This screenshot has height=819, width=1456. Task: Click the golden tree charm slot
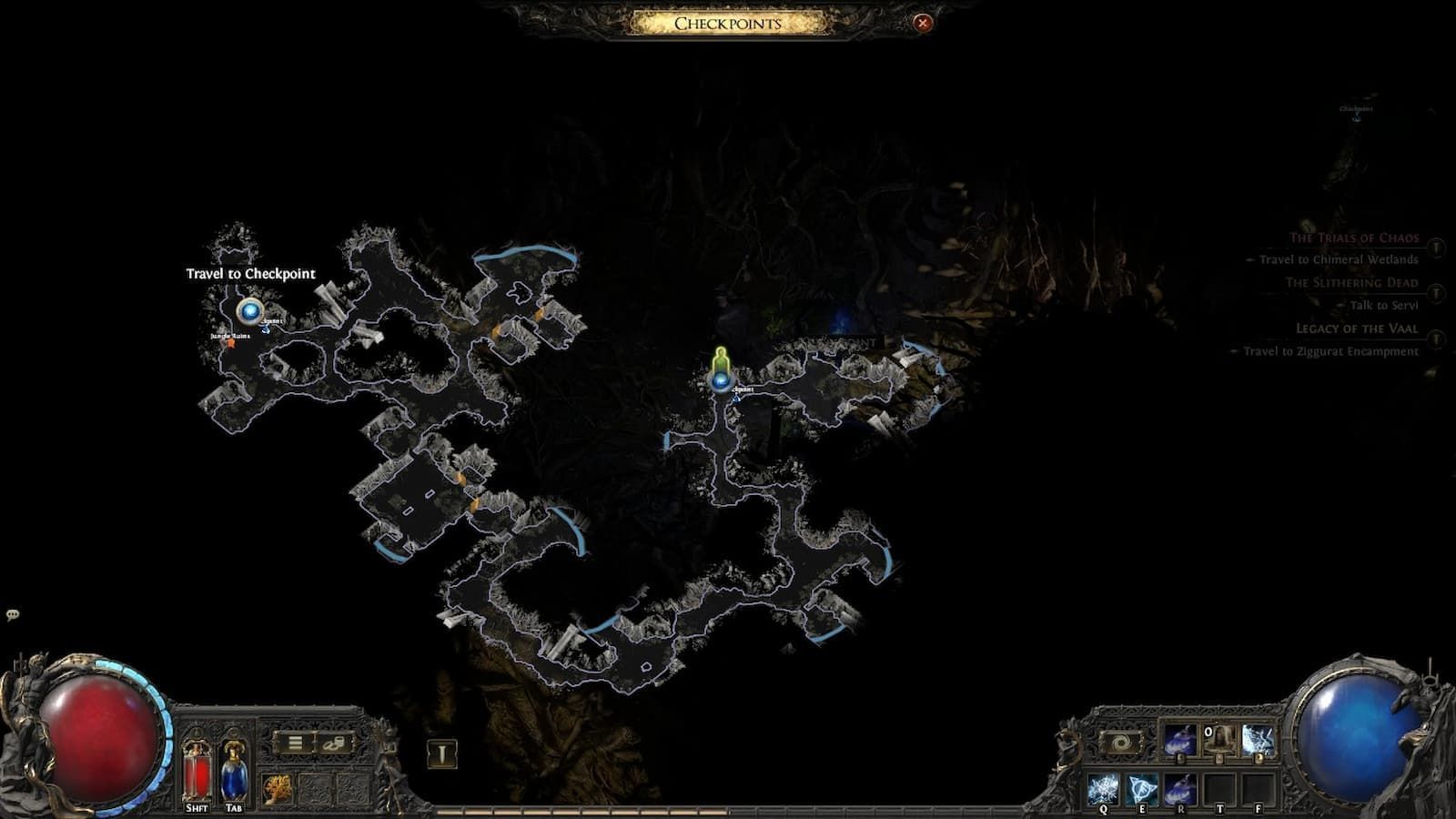278,788
